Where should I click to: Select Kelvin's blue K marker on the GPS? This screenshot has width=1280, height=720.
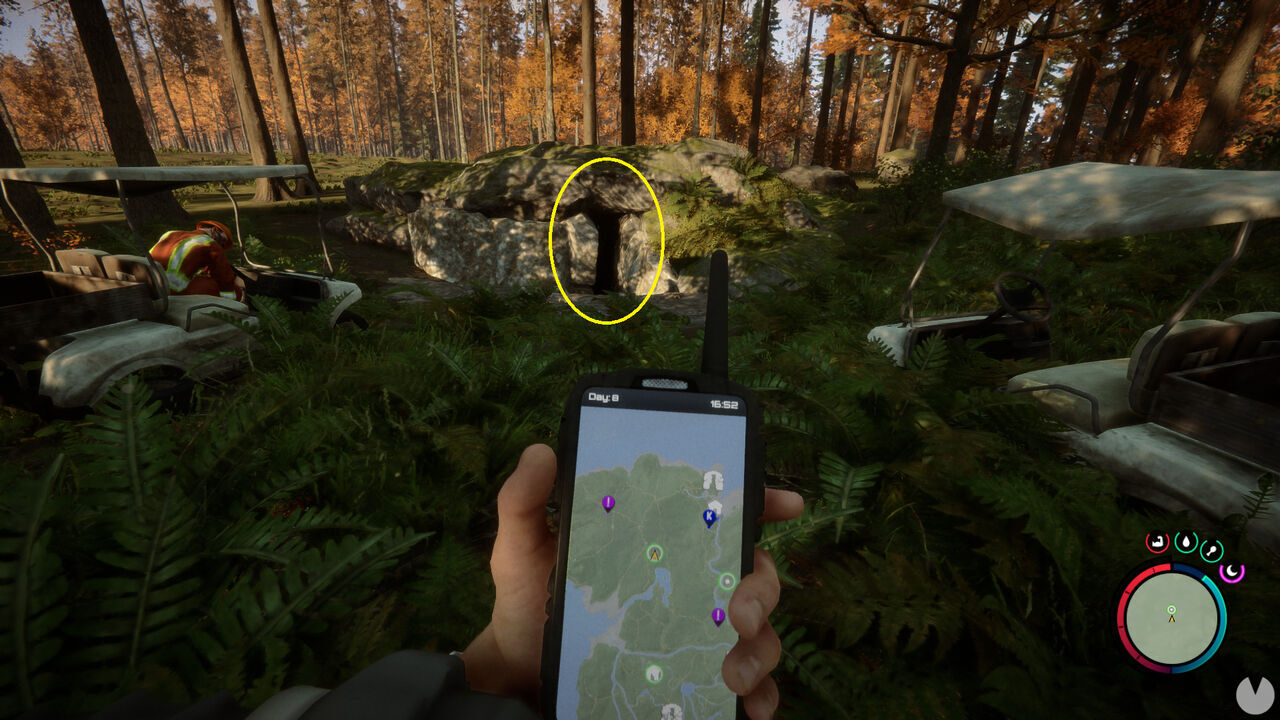click(x=709, y=517)
